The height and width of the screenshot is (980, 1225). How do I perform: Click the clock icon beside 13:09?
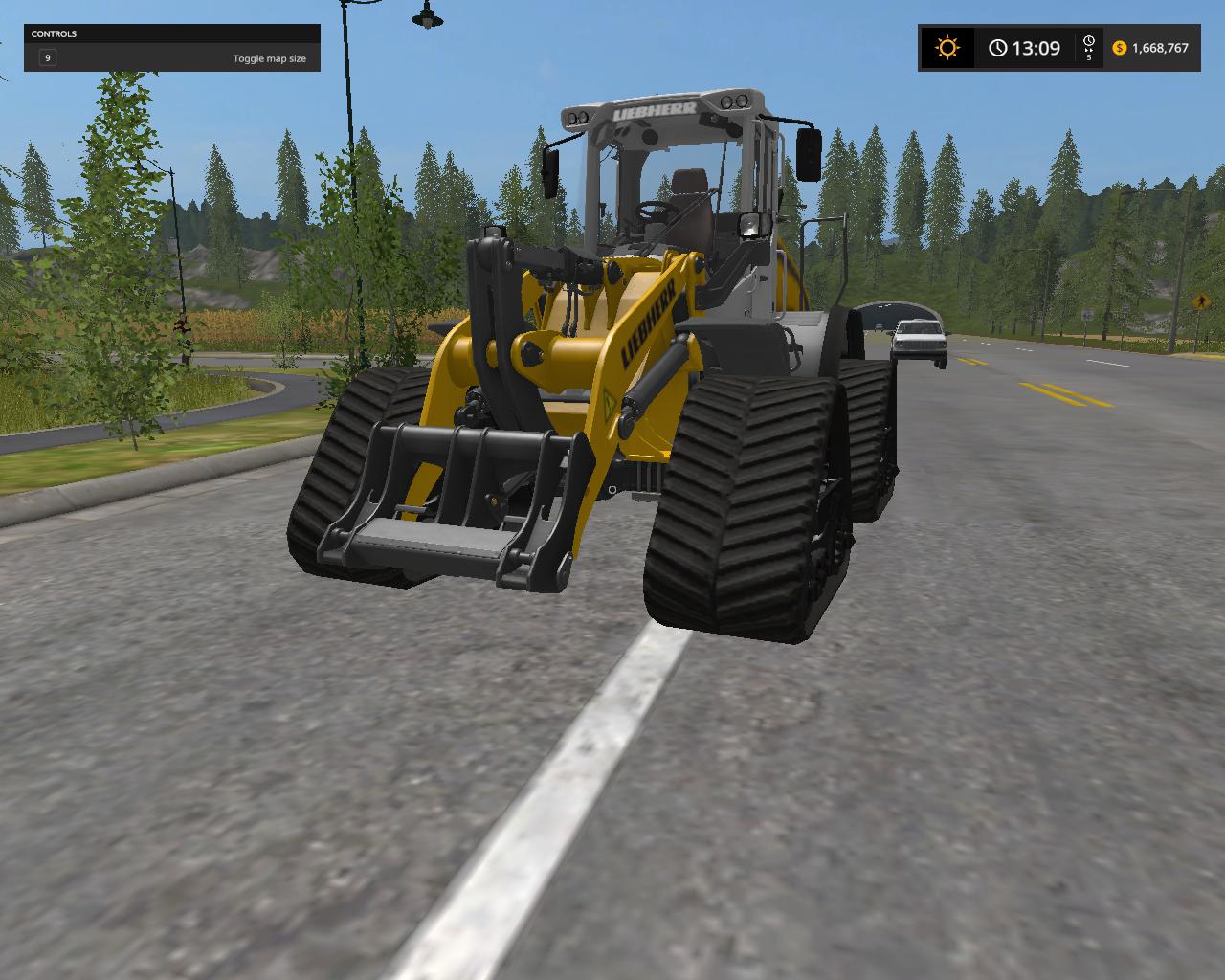click(998, 47)
